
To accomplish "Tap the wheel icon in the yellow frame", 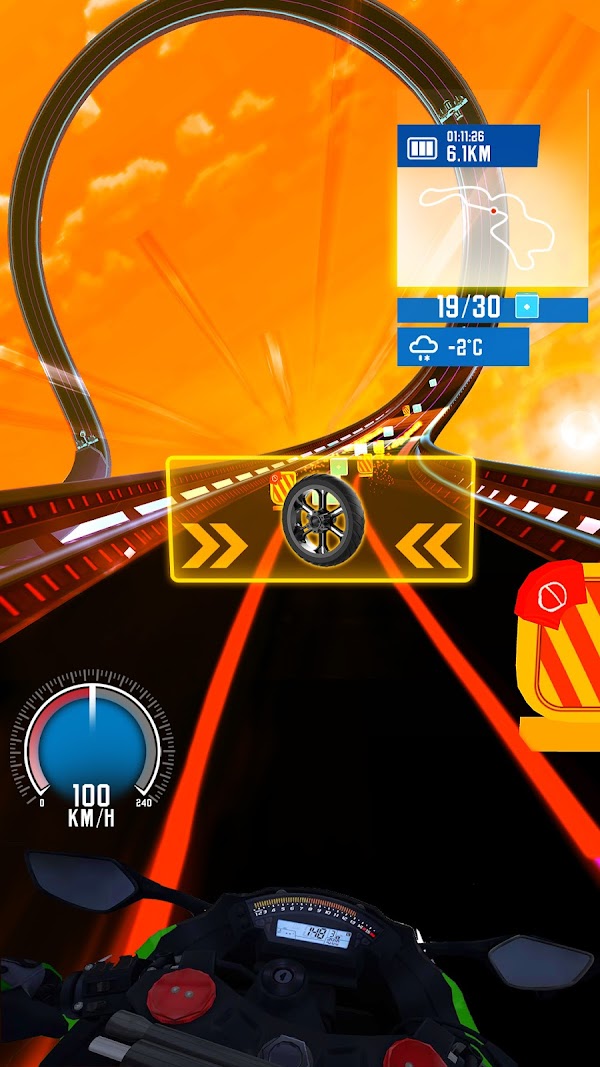I will tap(320, 520).
